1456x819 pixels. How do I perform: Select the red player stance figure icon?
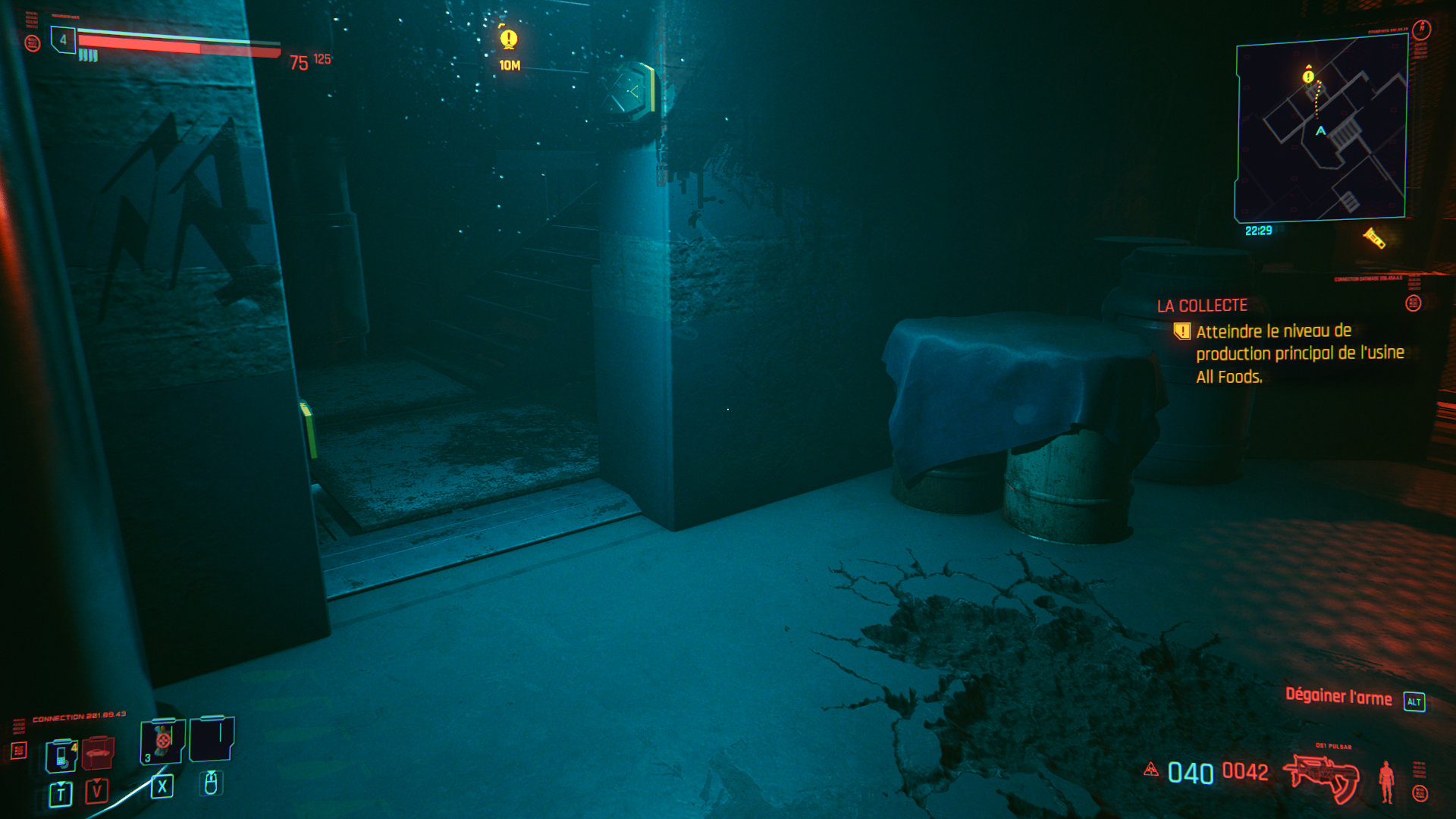[x=1386, y=781]
